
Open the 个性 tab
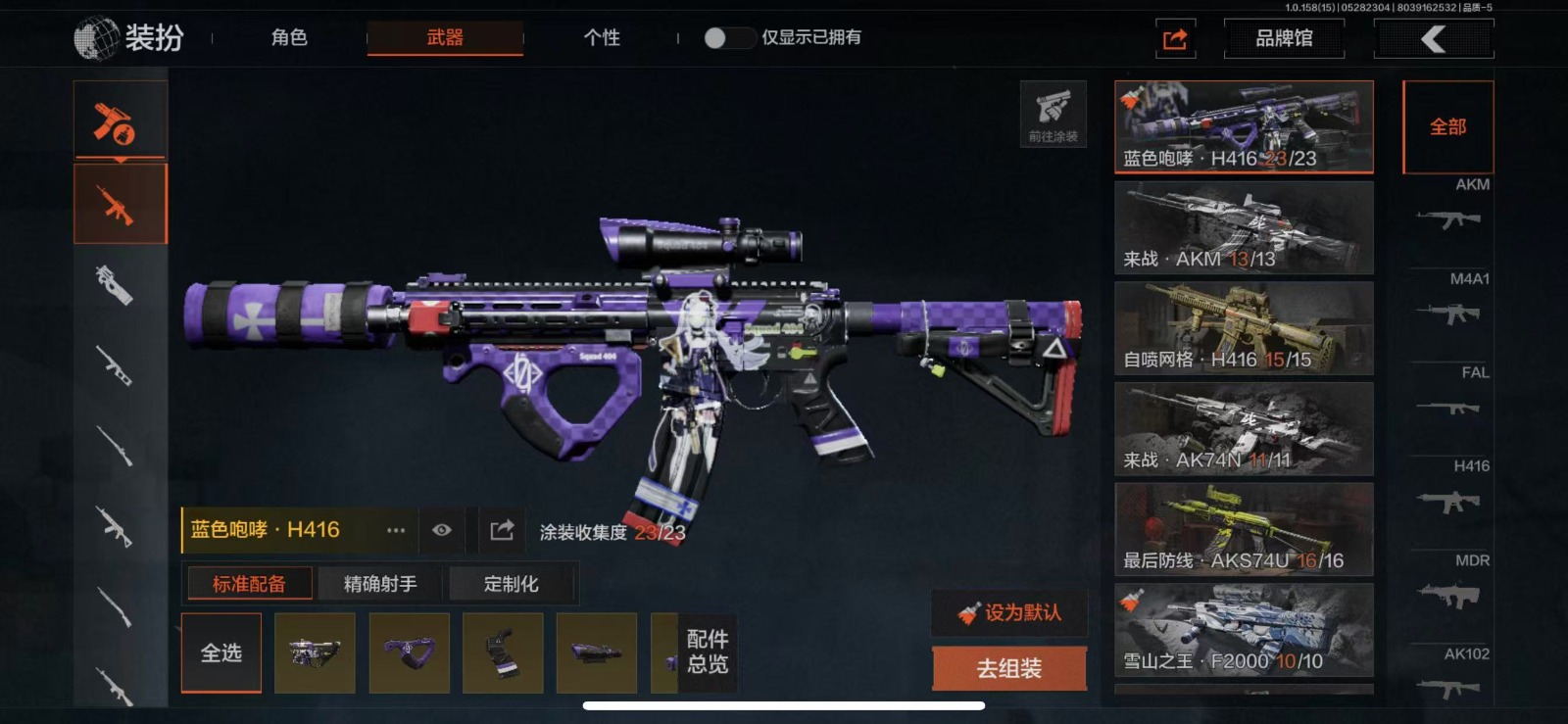coord(602,38)
